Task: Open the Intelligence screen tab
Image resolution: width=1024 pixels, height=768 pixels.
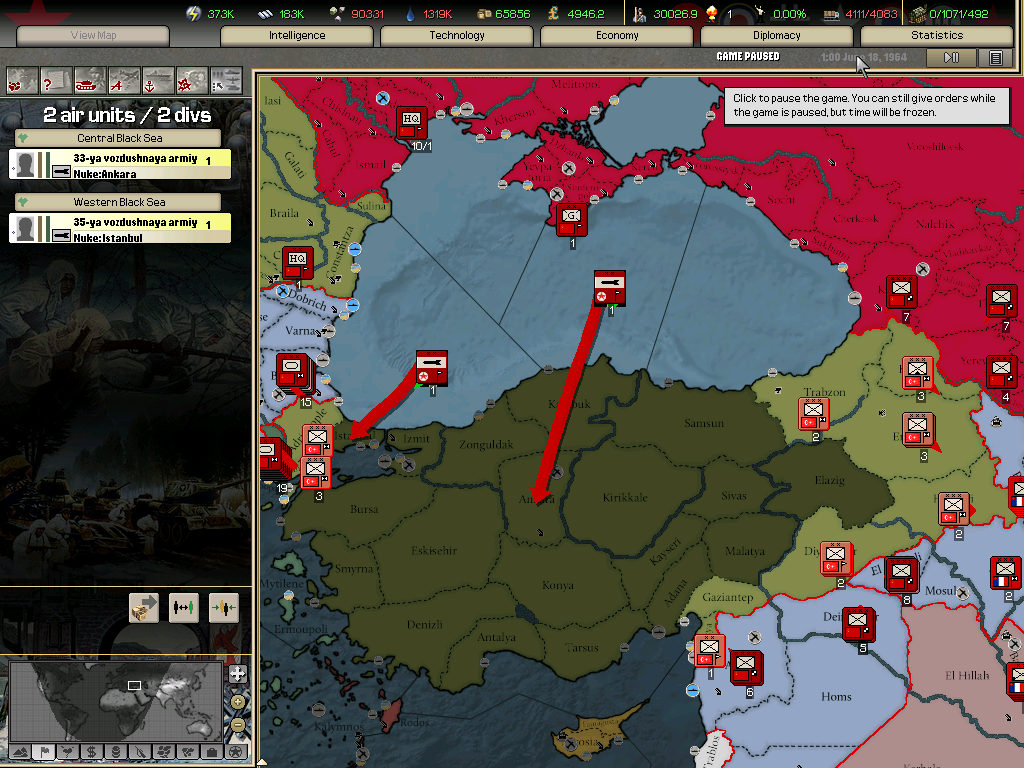Action: click(x=297, y=35)
